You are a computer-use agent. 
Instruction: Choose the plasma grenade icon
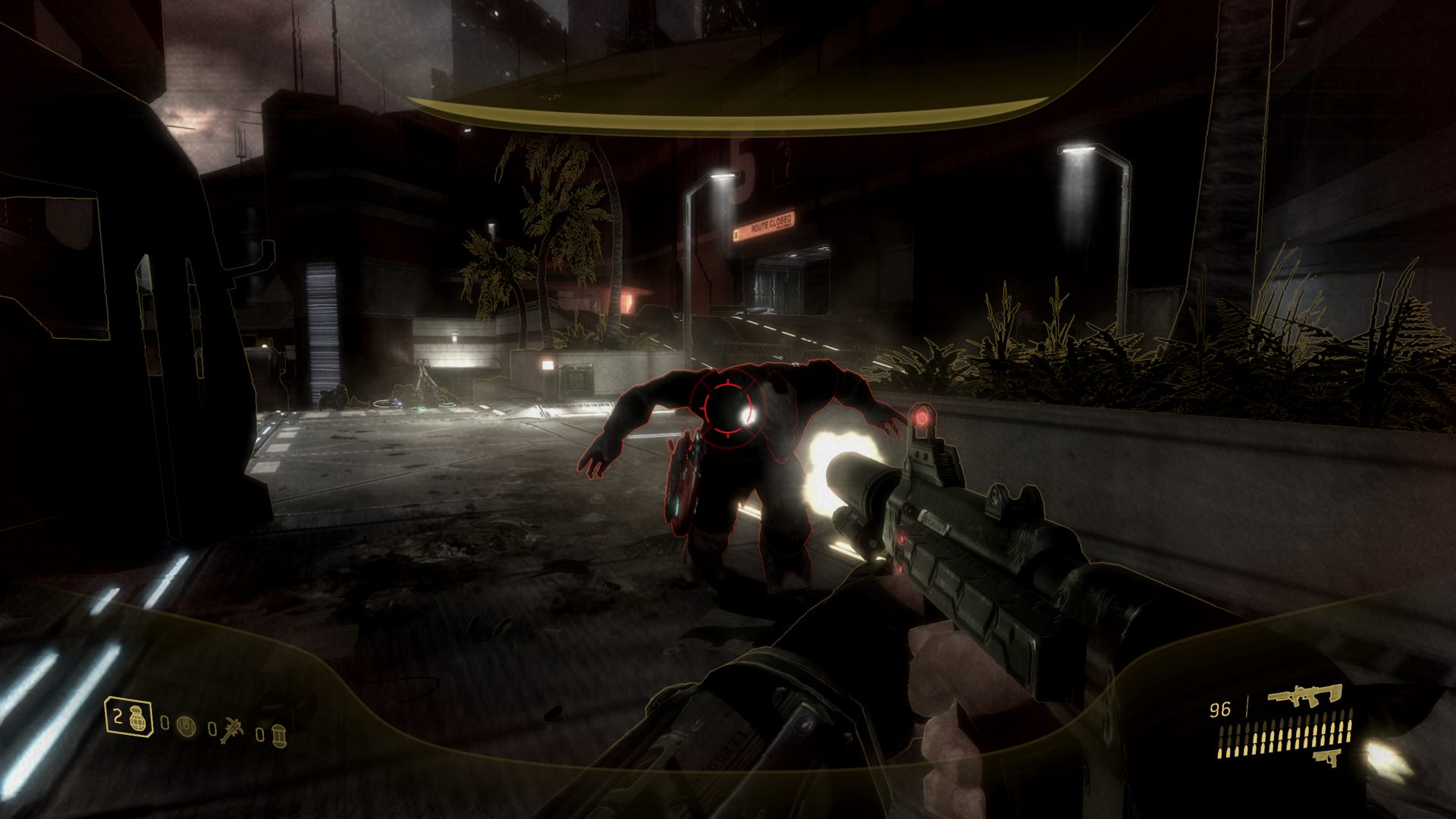click(x=184, y=727)
